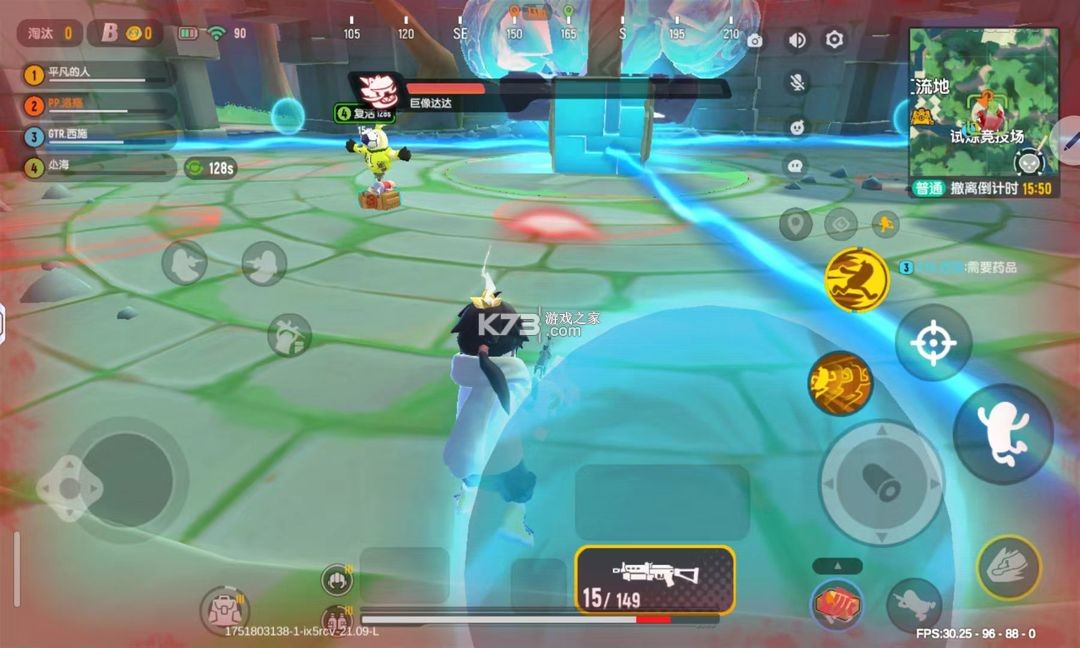
Task: Tap the white jump button
Action: [1002, 435]
